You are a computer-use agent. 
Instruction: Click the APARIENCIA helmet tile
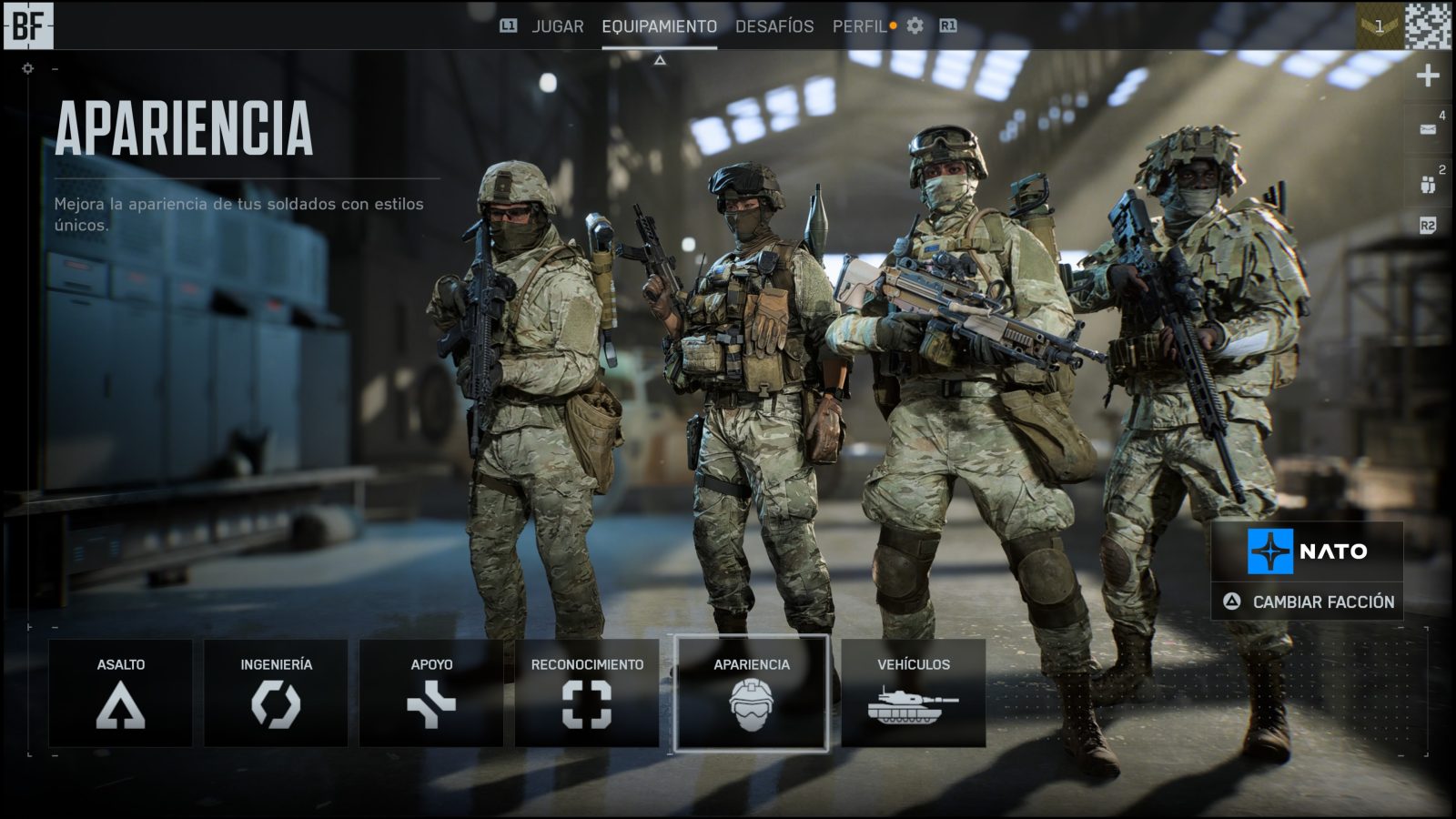[x=752, y=693]
